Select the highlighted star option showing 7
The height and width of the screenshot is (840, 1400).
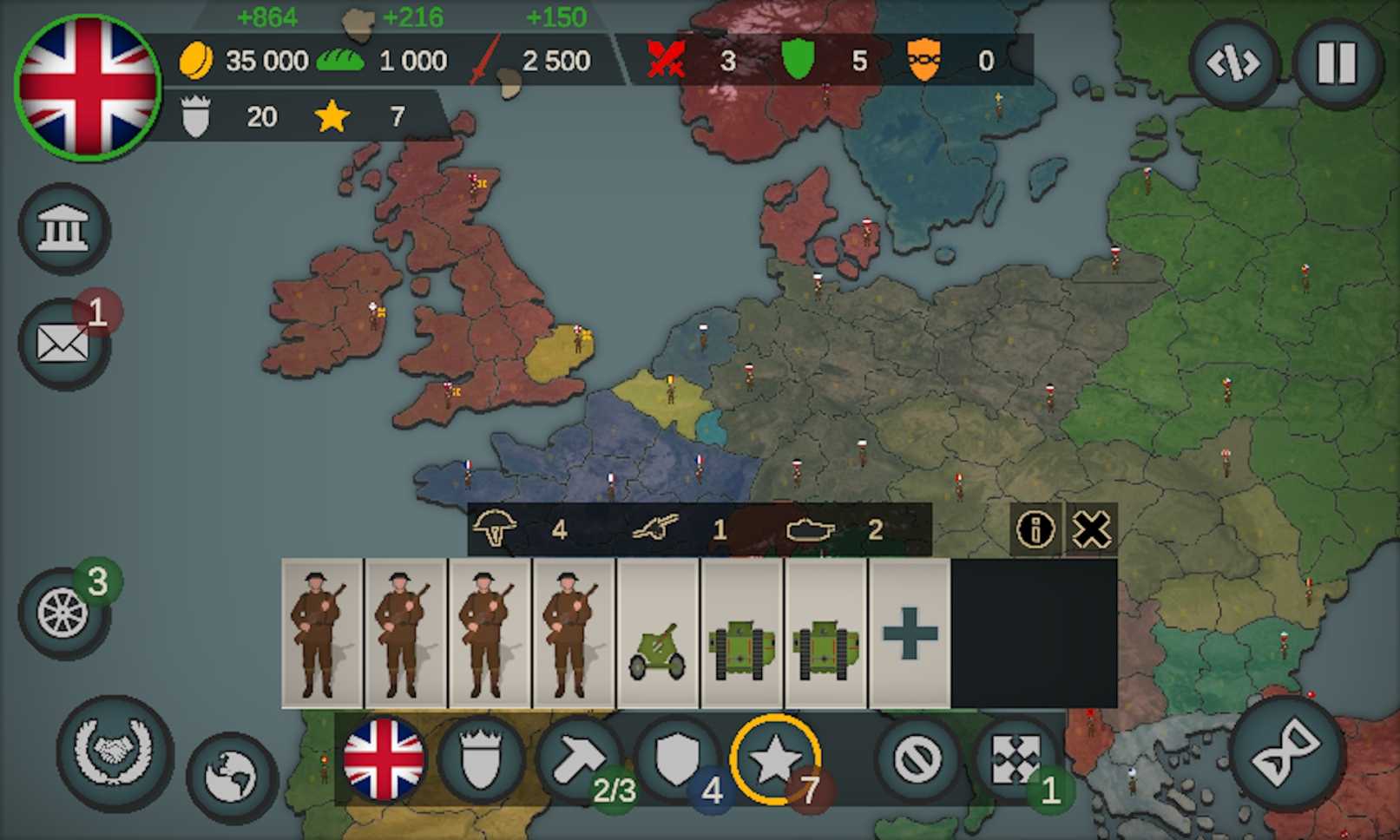pyautogui.click(x=775, y=759)
